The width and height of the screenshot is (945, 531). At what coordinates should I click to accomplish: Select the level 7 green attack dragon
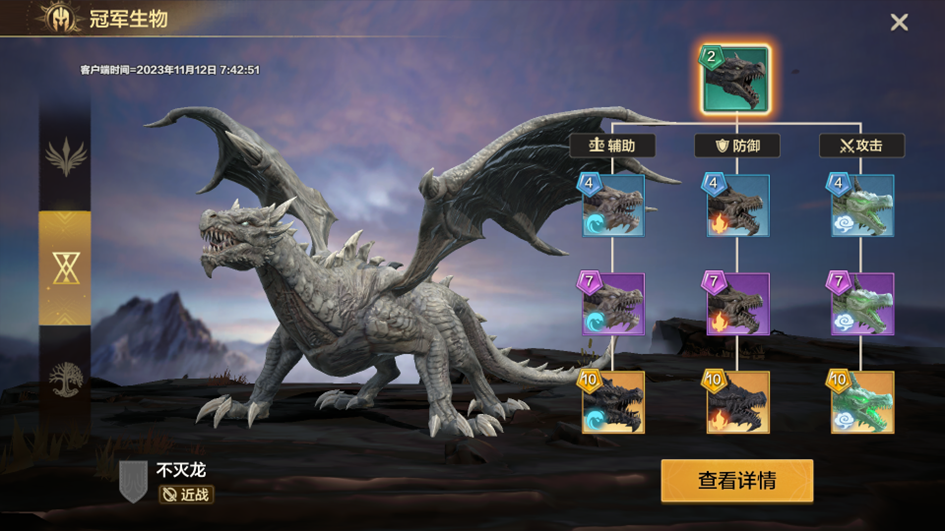[862, 304]
